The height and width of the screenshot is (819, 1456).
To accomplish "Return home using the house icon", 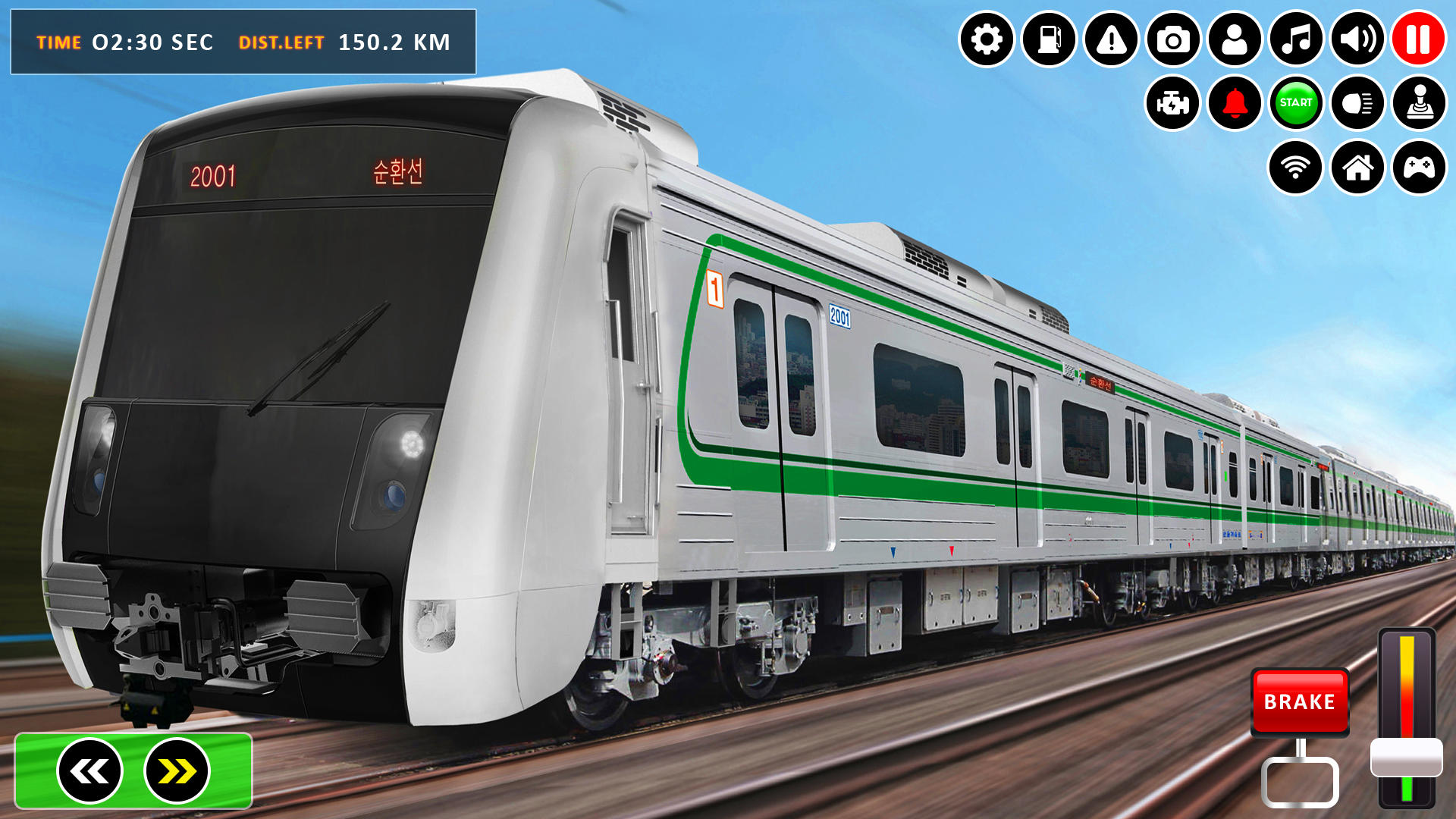I will point(1357,167).
